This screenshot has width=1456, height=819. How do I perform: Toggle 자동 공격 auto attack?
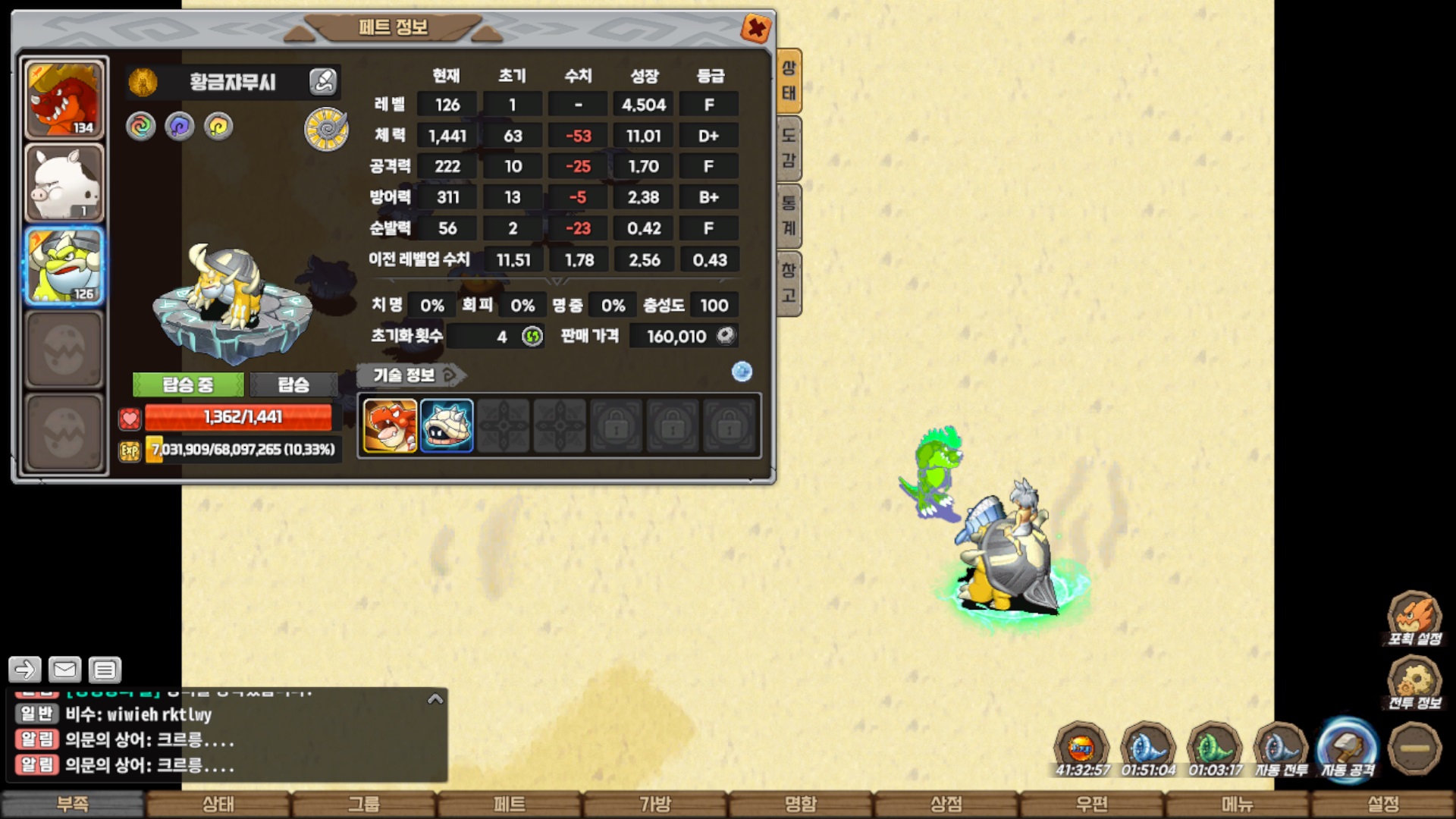[1348, 748]
